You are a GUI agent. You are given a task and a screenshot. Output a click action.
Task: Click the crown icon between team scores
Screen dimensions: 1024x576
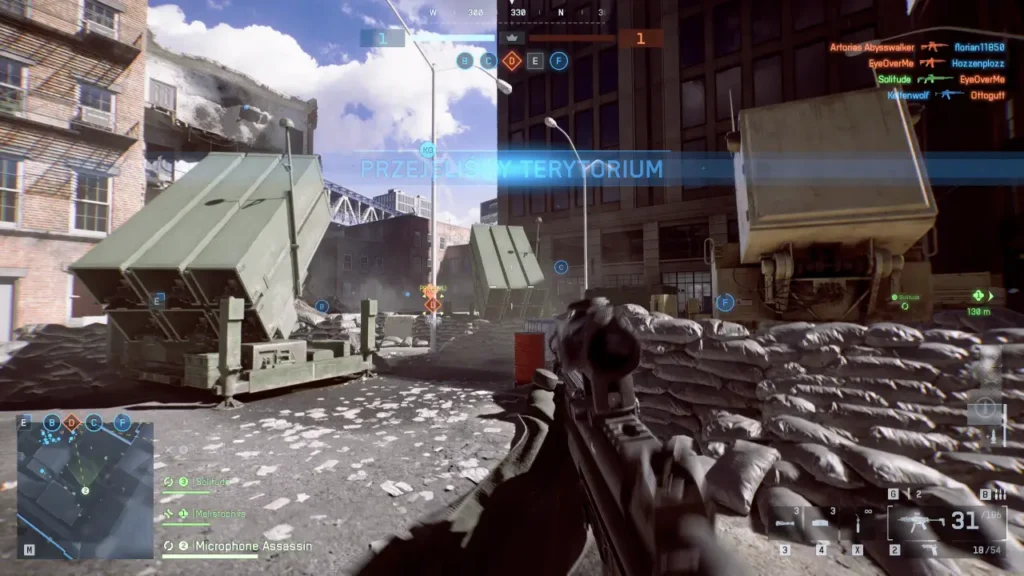tap(512, 38)
